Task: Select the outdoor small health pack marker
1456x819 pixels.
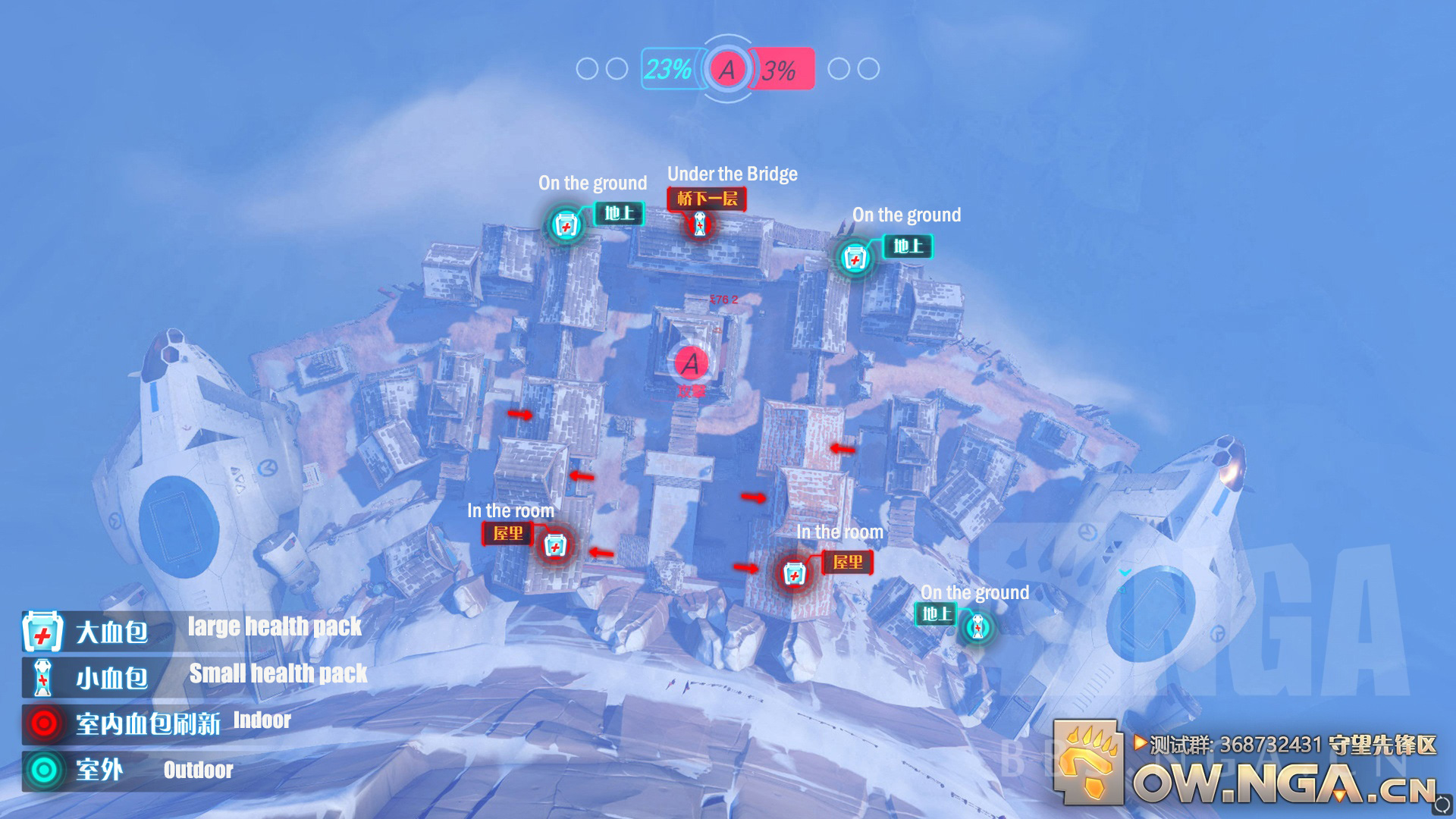Action: point(977,628)
